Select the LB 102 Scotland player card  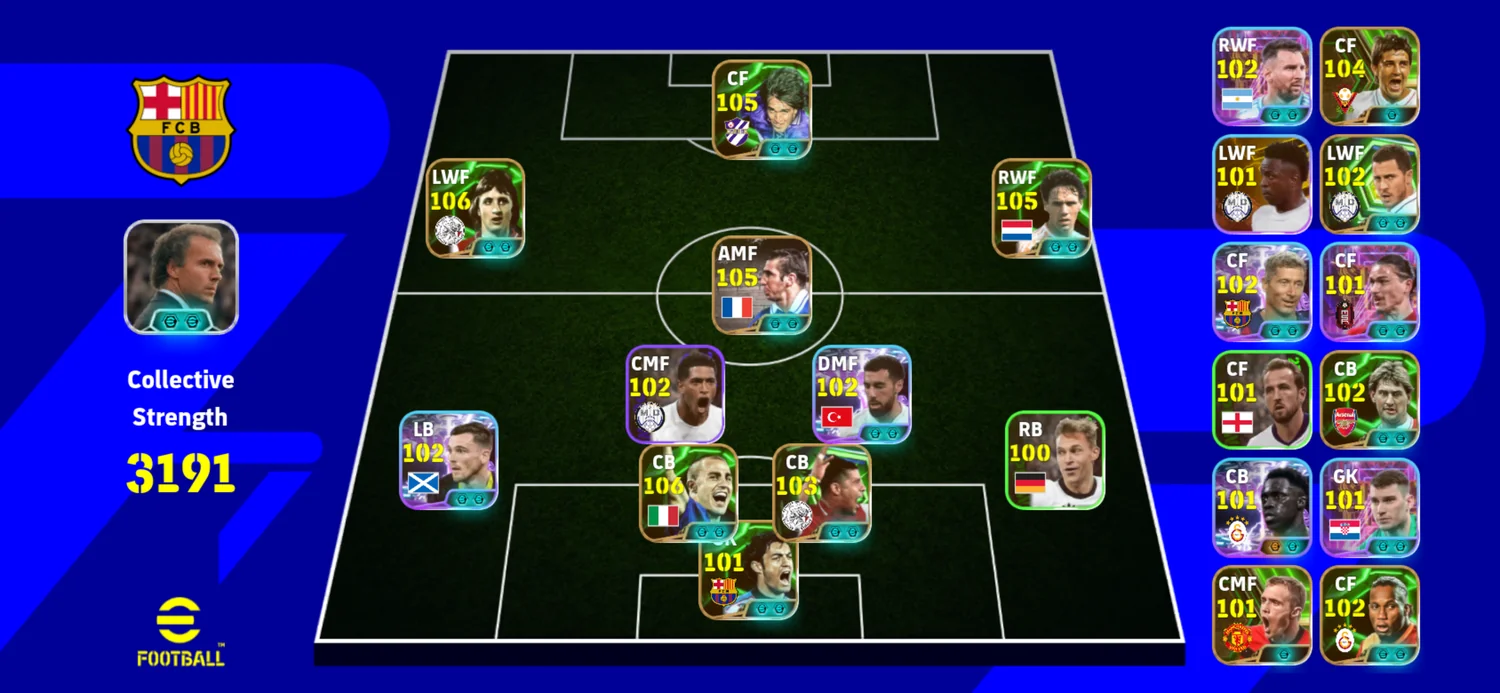click(448, 460)
